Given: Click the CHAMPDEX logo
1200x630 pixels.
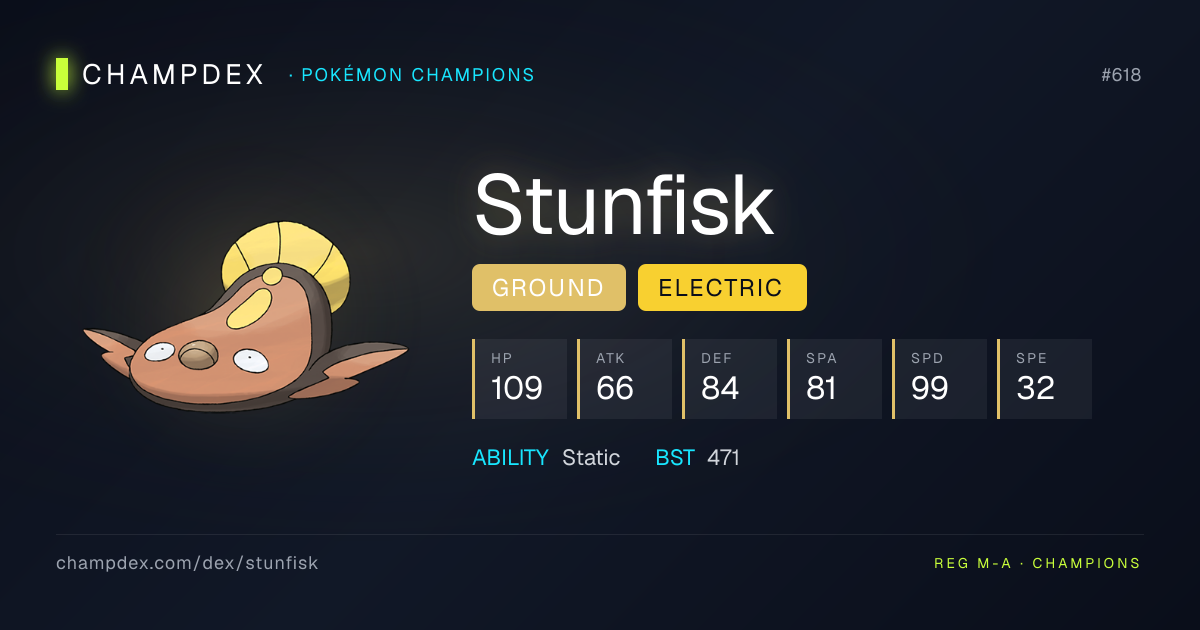Looking at the screenshot, I should tap(161, 75).
